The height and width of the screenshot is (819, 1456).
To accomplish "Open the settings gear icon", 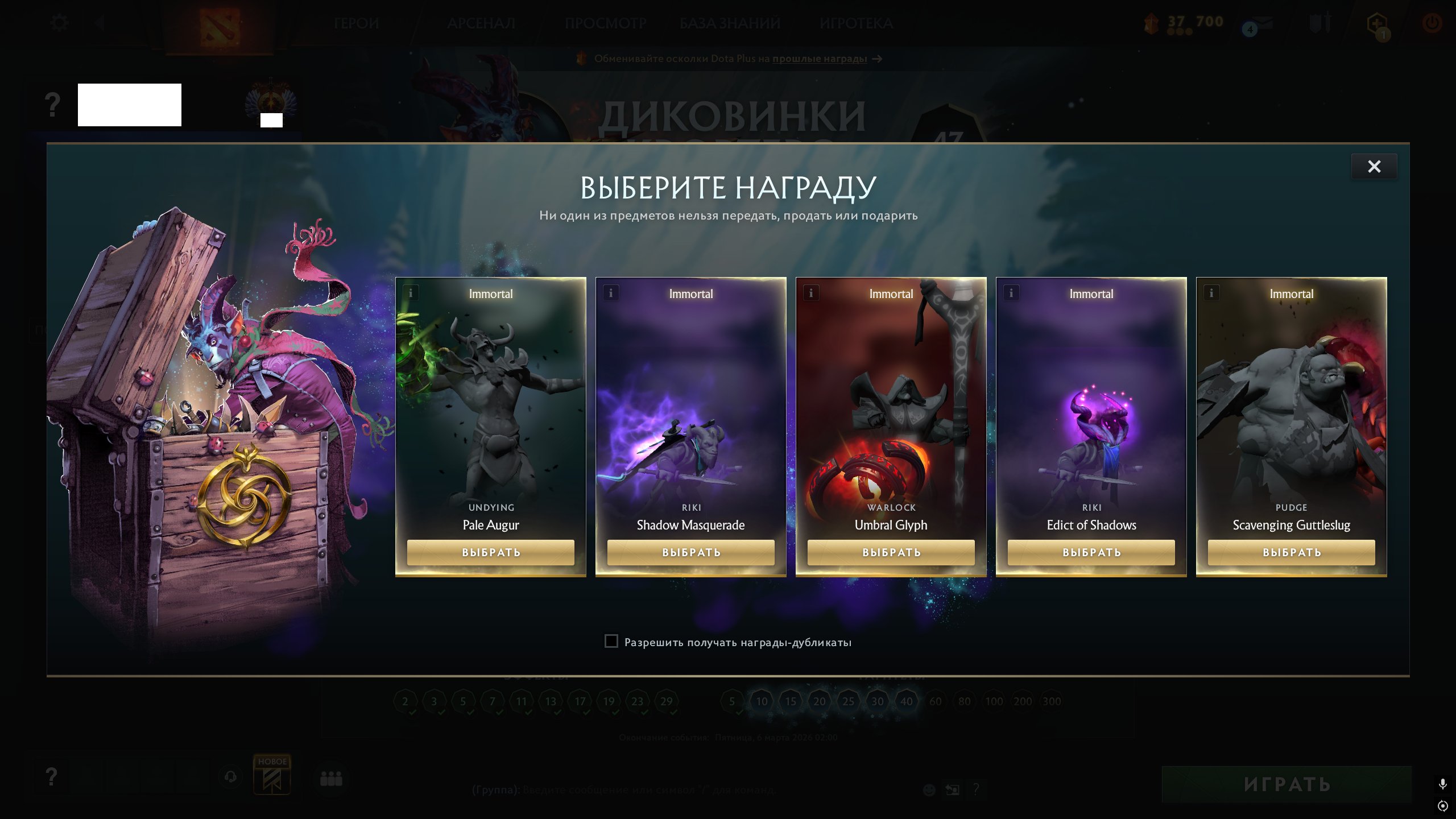I will click(59, 22).
